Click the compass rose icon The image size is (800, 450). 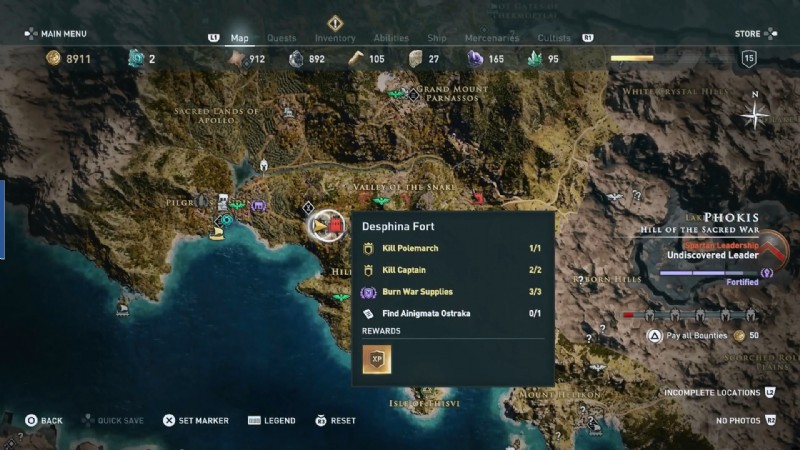point(755,115)
